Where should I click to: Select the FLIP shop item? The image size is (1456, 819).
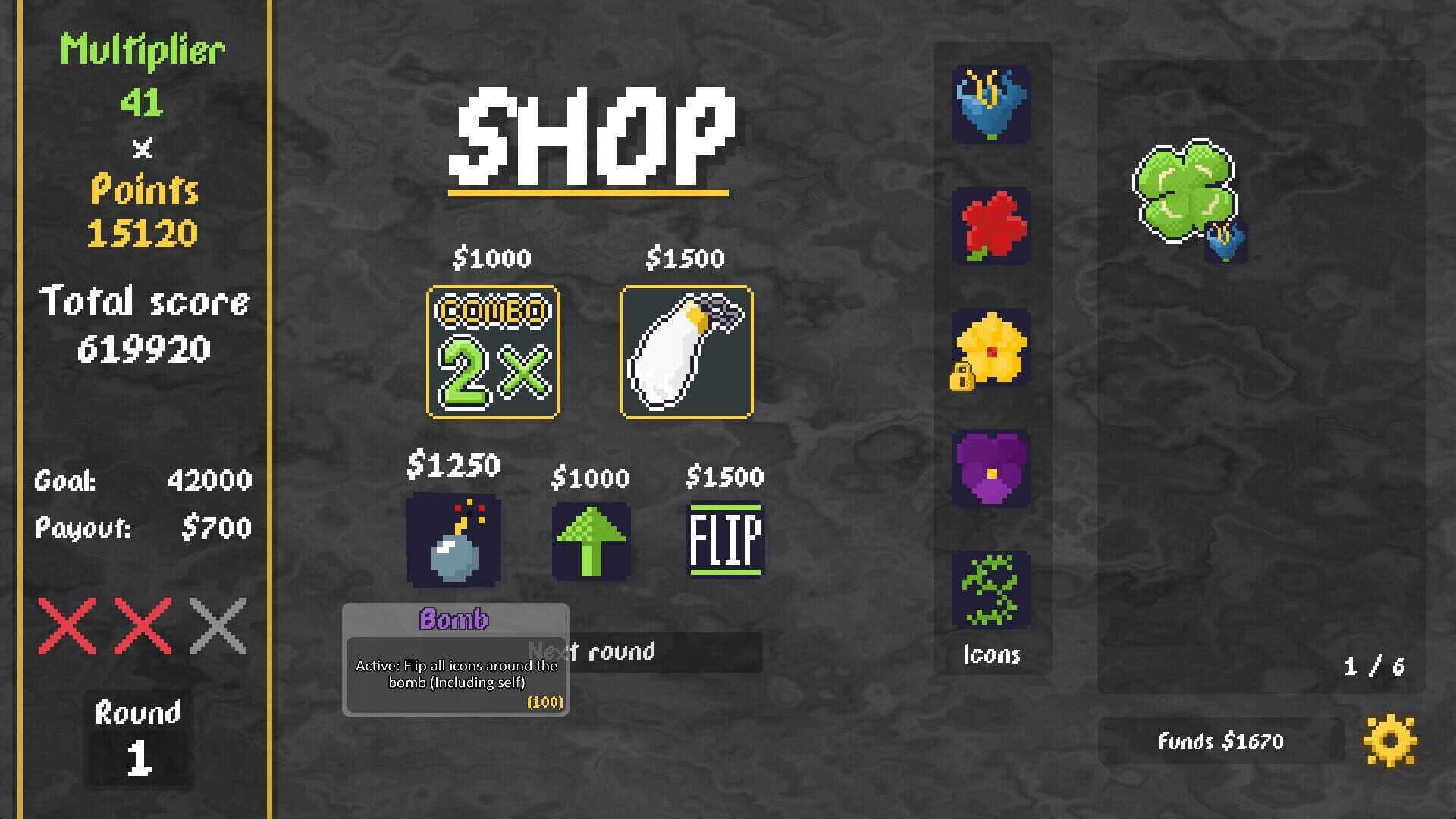(725, 540)
